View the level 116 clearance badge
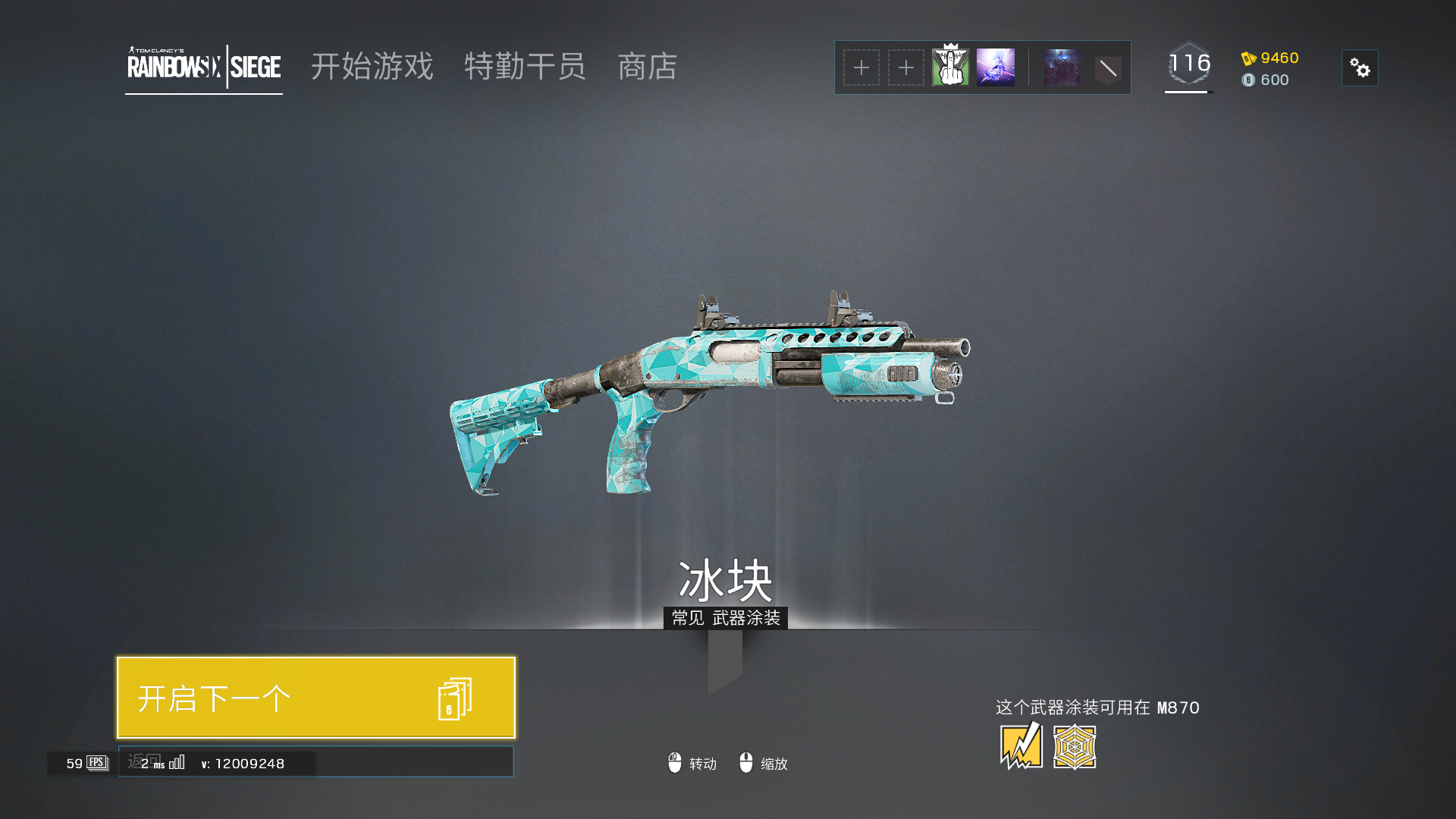1456x819 pixels. (x=1188, y=64)
